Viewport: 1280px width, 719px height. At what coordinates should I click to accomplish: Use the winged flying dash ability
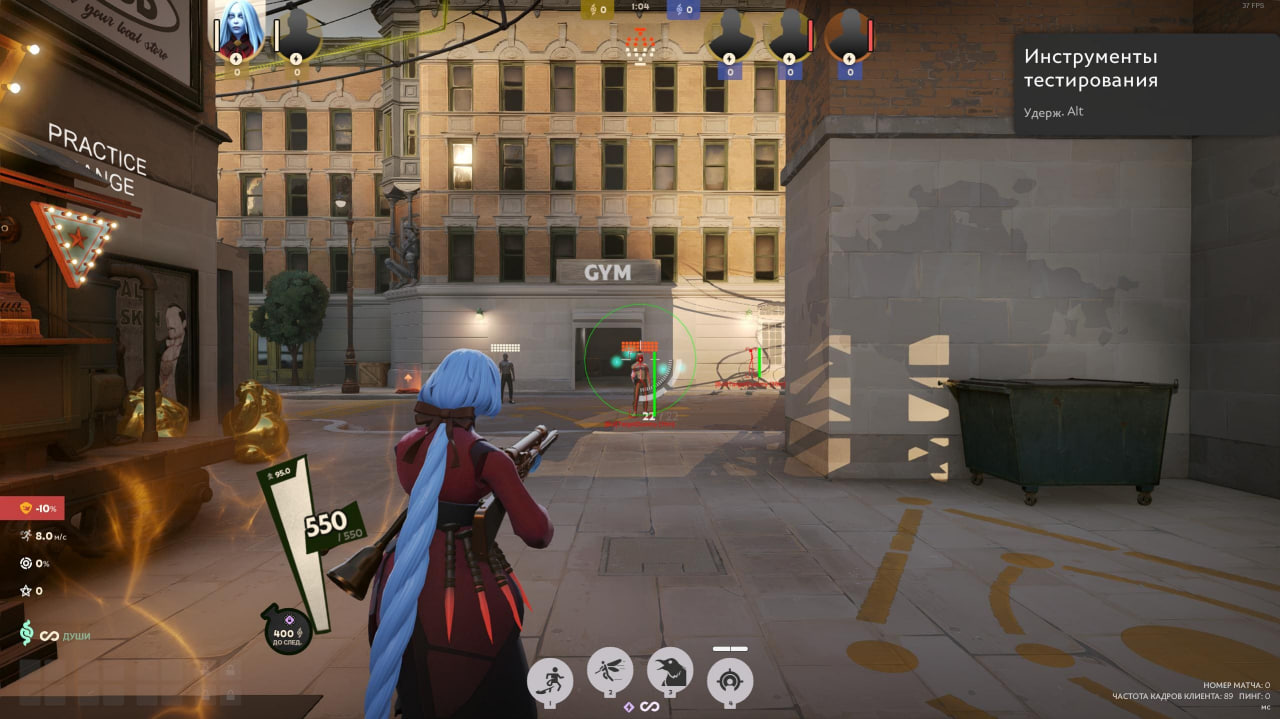(610, 671)
